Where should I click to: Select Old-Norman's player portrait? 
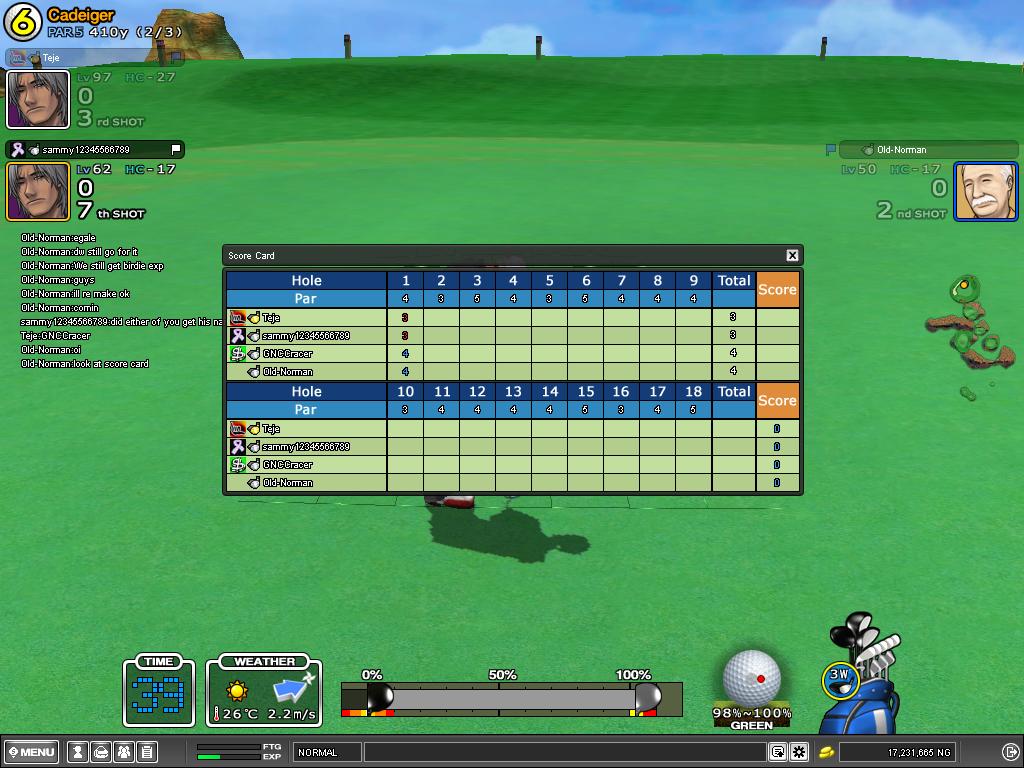pos(985,191)
